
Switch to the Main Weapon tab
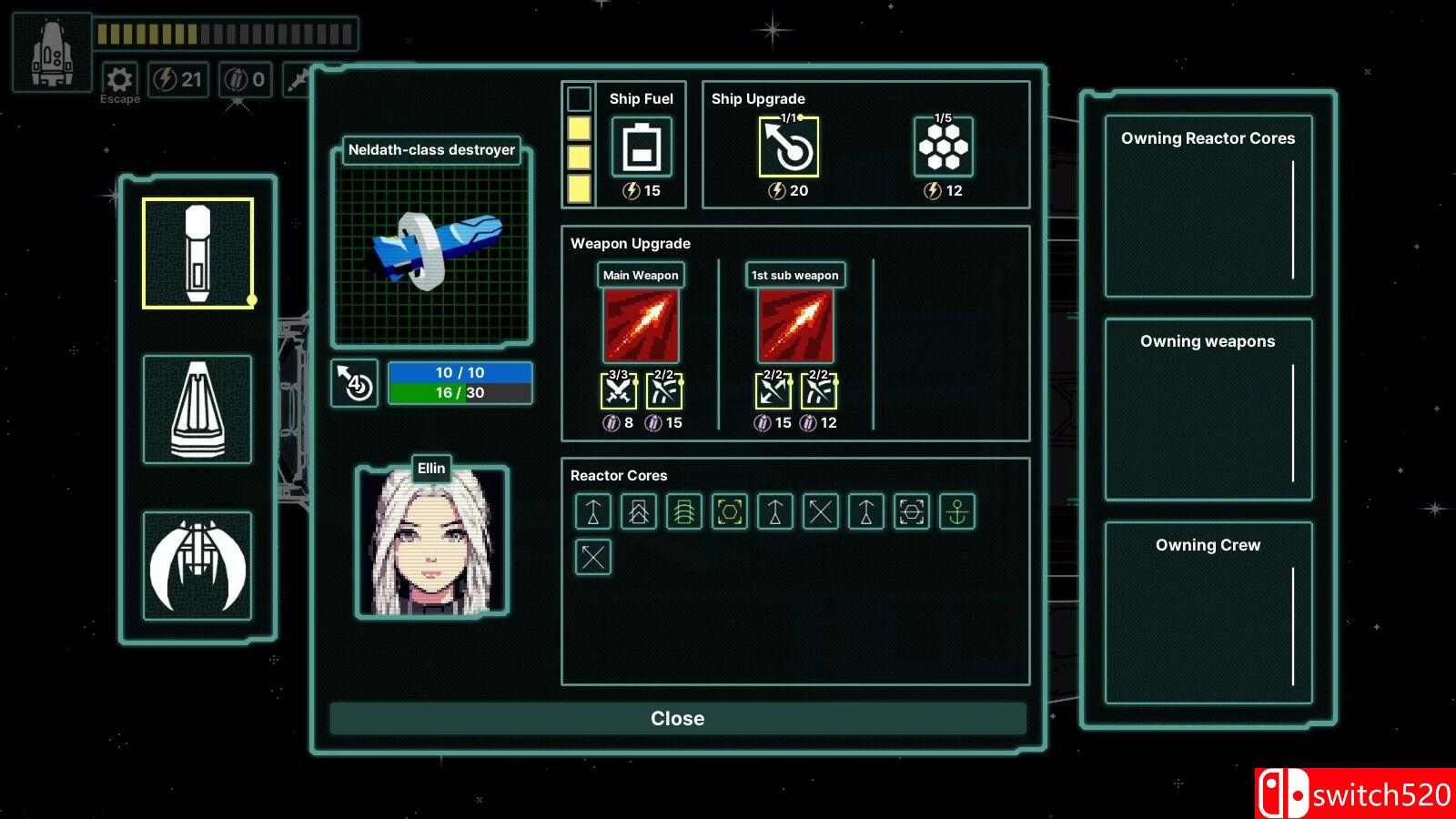point(640,275)
